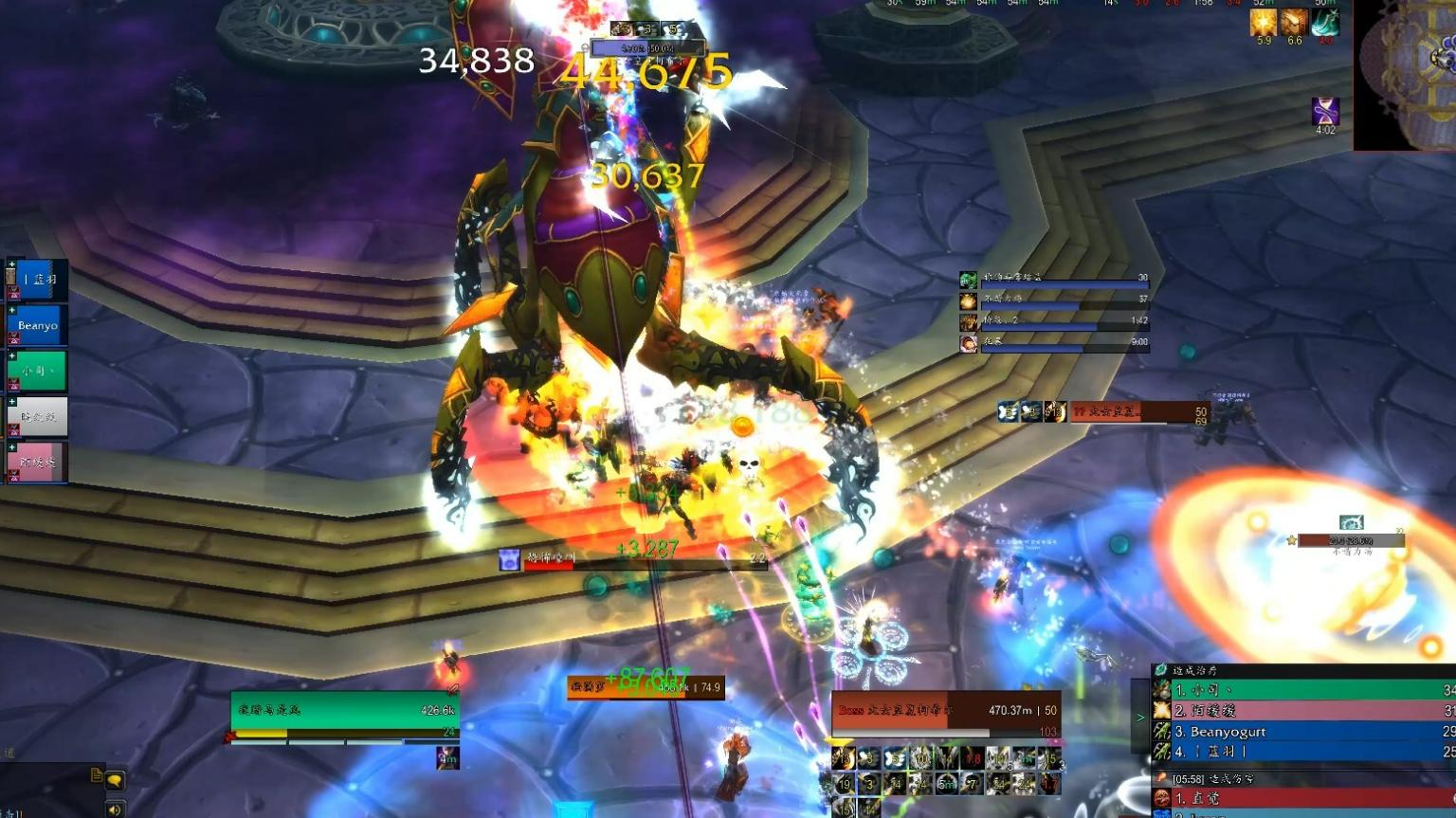Screen dimensions: 1456x818
Task: Click the hourglass buff icon
Action: 1325,111
